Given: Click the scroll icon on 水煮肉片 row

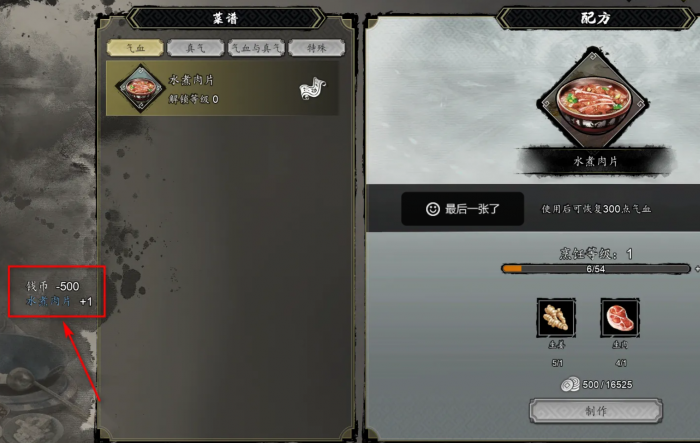Looking at the screenshot, I should 310,89.
